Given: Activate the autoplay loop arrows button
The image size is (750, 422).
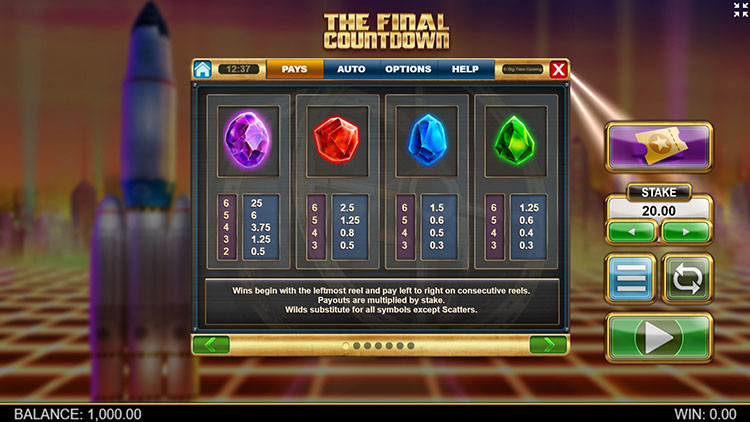Looking at the screenshot, I should pos(687,279).
